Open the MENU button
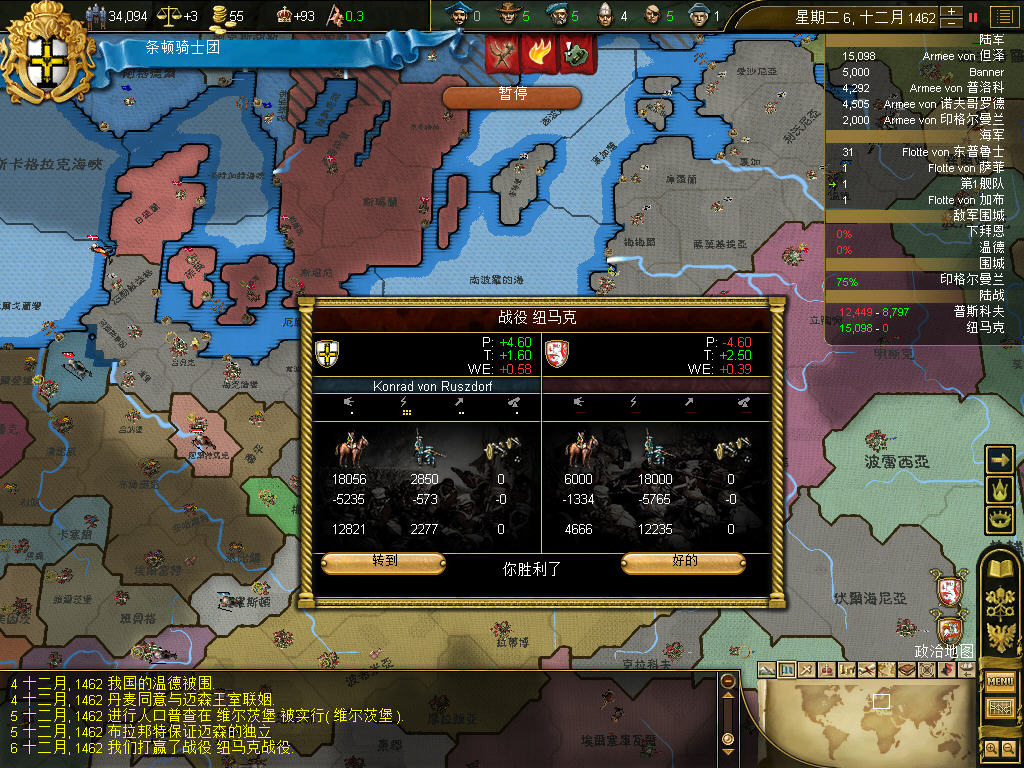The height and width of the screenshot is (768, 1024). point(1000,681)
